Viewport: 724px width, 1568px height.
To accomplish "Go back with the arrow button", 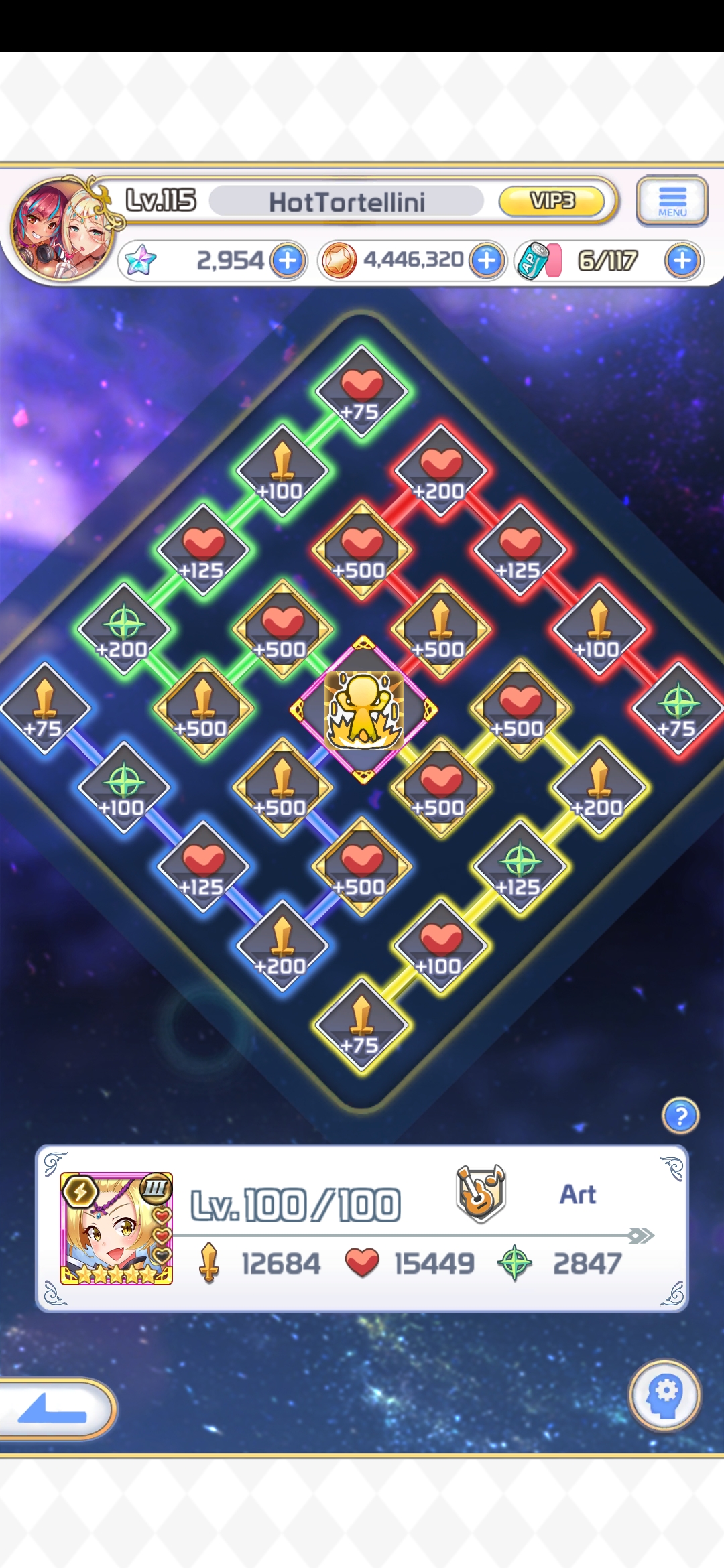I will point(54,1409).
